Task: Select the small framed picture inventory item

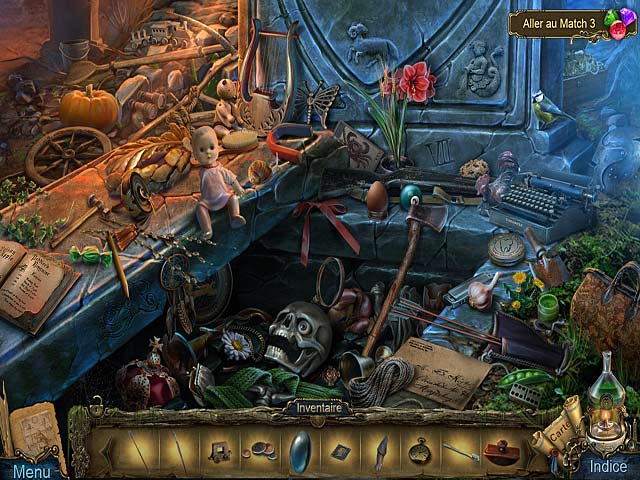Action: (341, 451)
